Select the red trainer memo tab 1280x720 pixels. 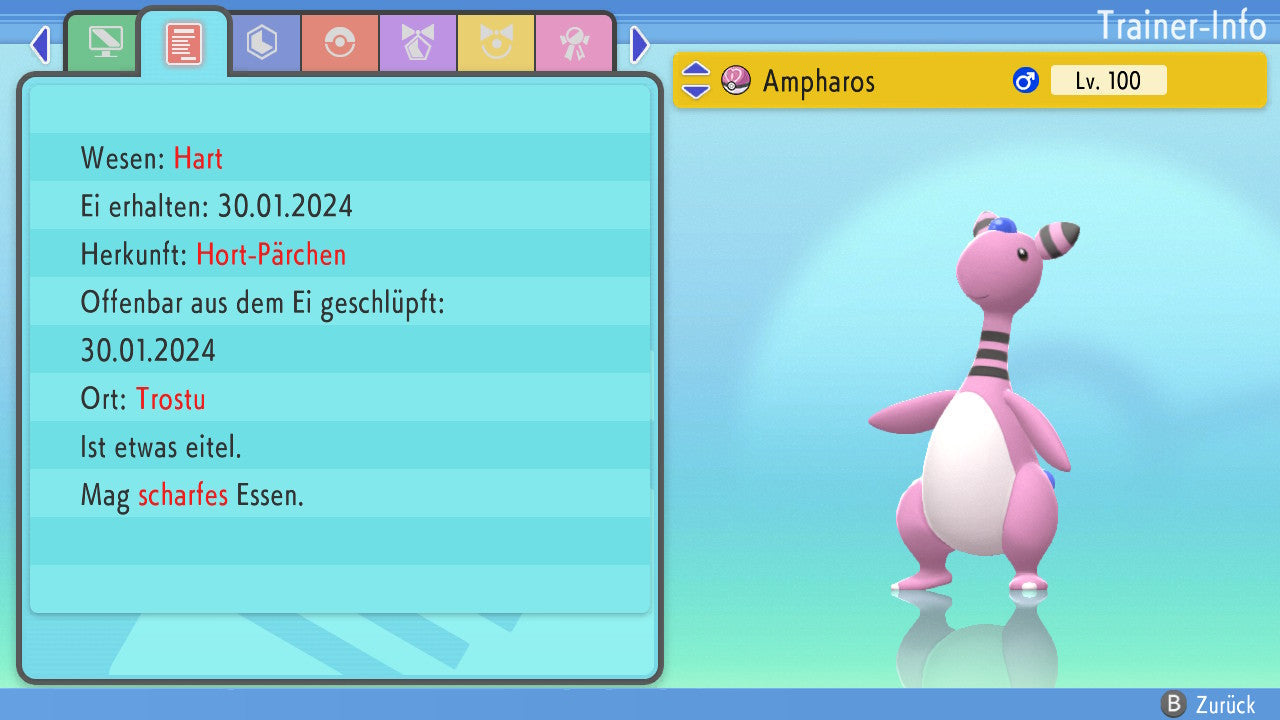point(184,44)
